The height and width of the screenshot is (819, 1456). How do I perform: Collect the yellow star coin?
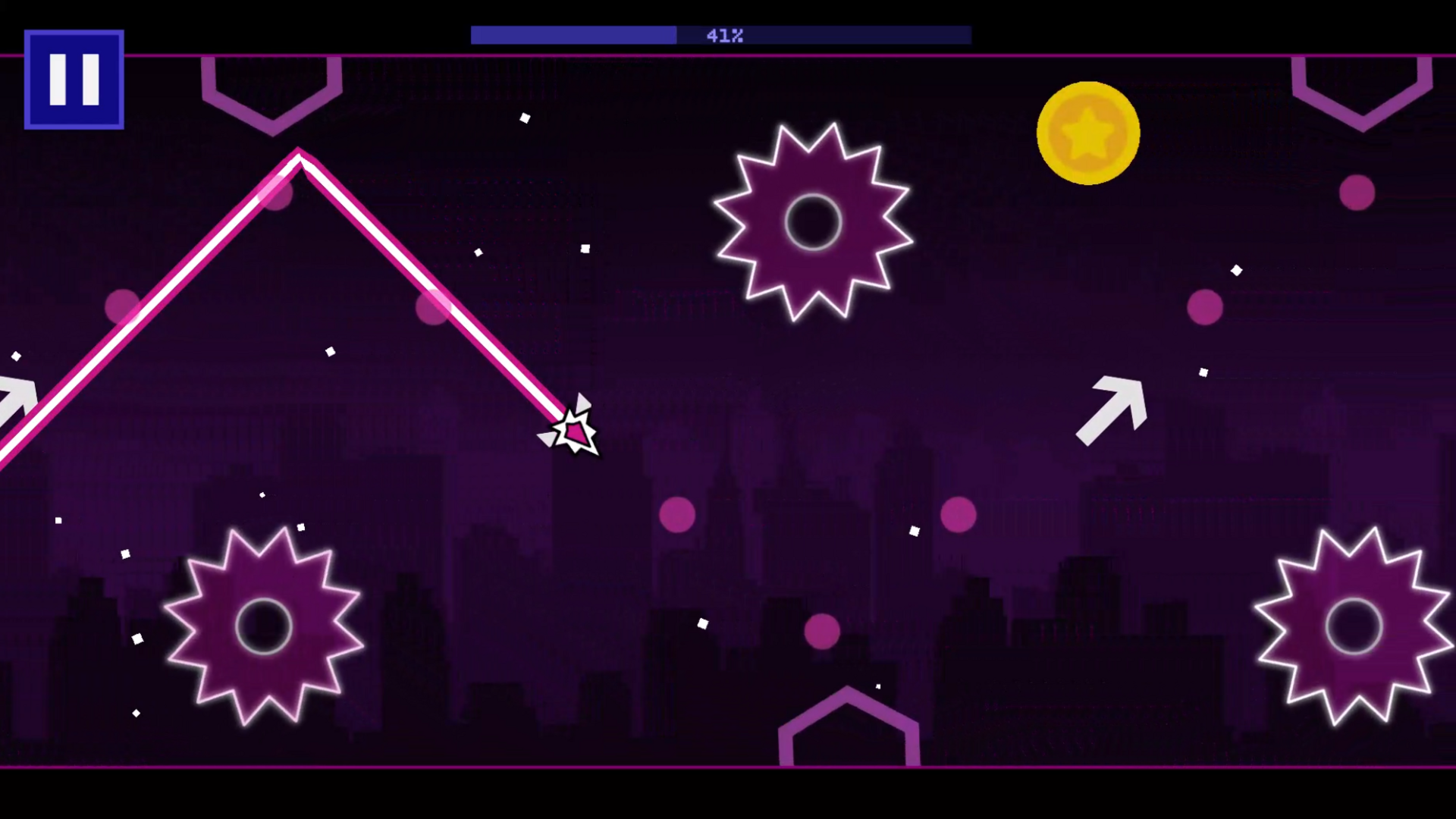point(1087,133)
